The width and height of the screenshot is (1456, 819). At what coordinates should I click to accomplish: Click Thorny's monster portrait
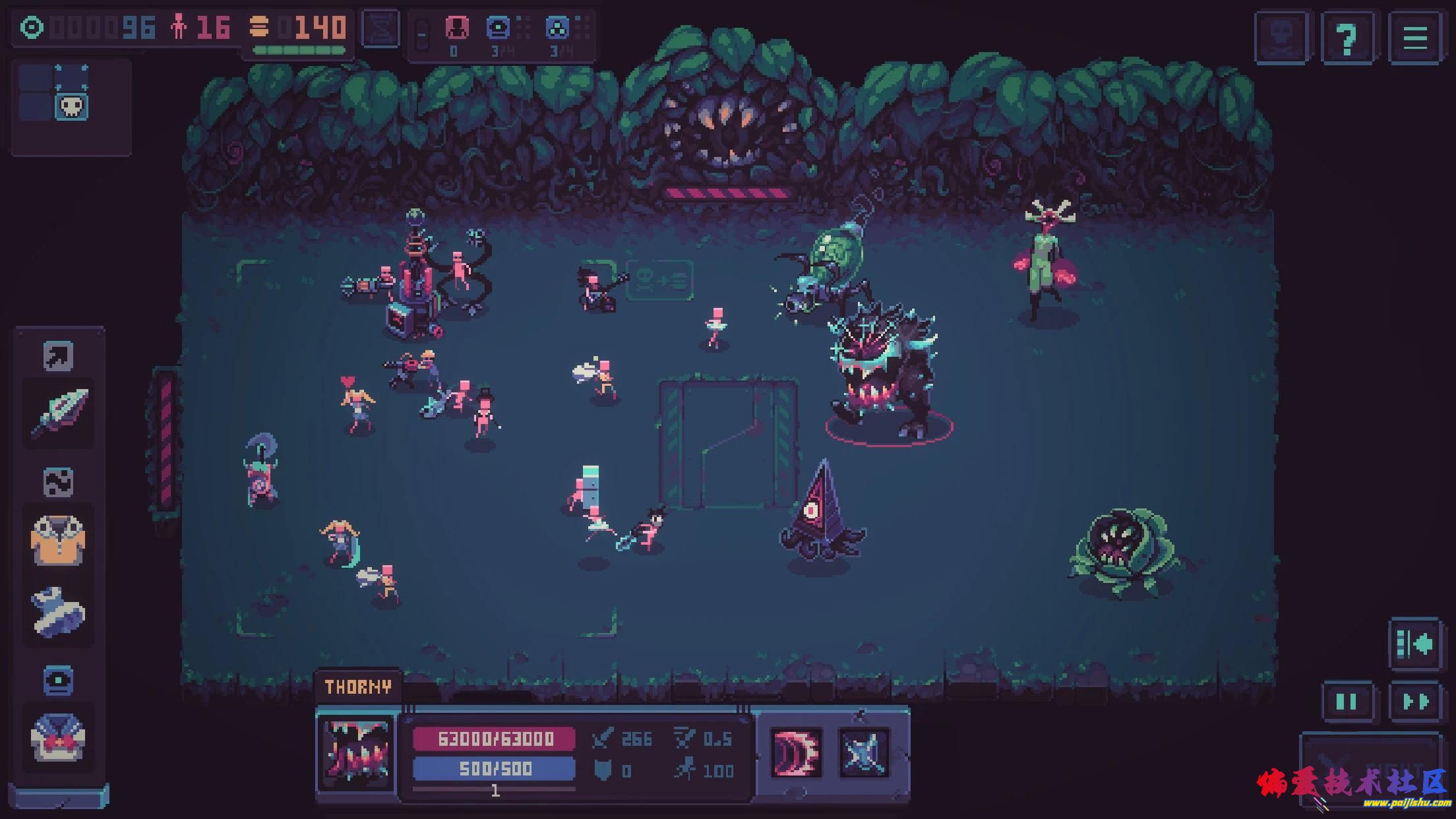pyautogui.click(x=357, y=752)
